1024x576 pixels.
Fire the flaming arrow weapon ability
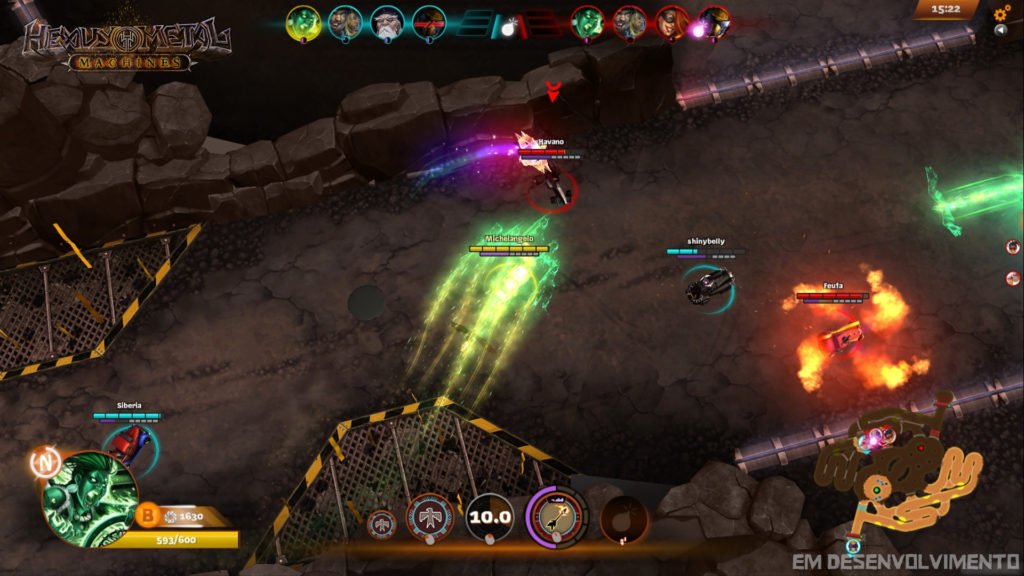556,517
